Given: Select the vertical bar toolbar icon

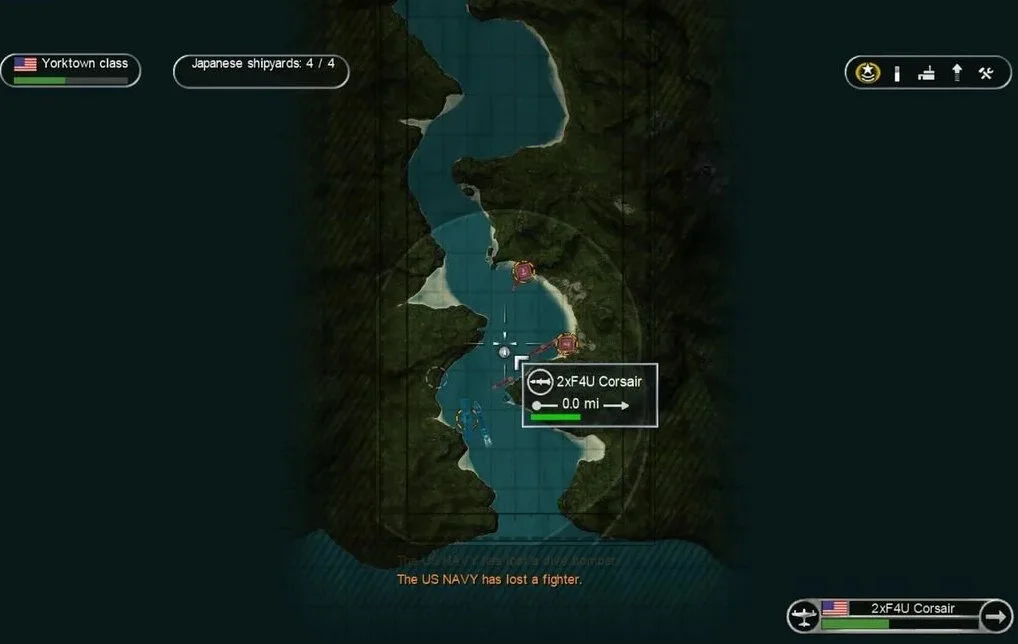Looking at the screenshot, I should [x=897, y=73].
